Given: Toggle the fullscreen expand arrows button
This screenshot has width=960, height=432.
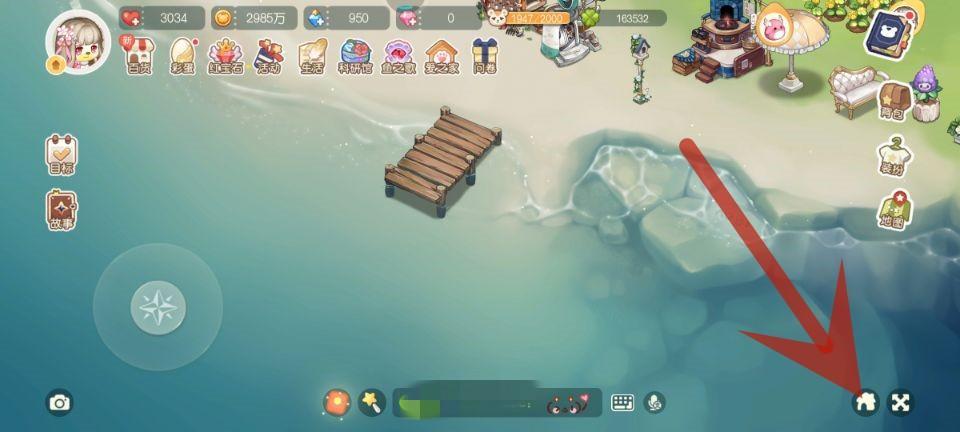Looking at the screenshot, I should coord(901,402).
